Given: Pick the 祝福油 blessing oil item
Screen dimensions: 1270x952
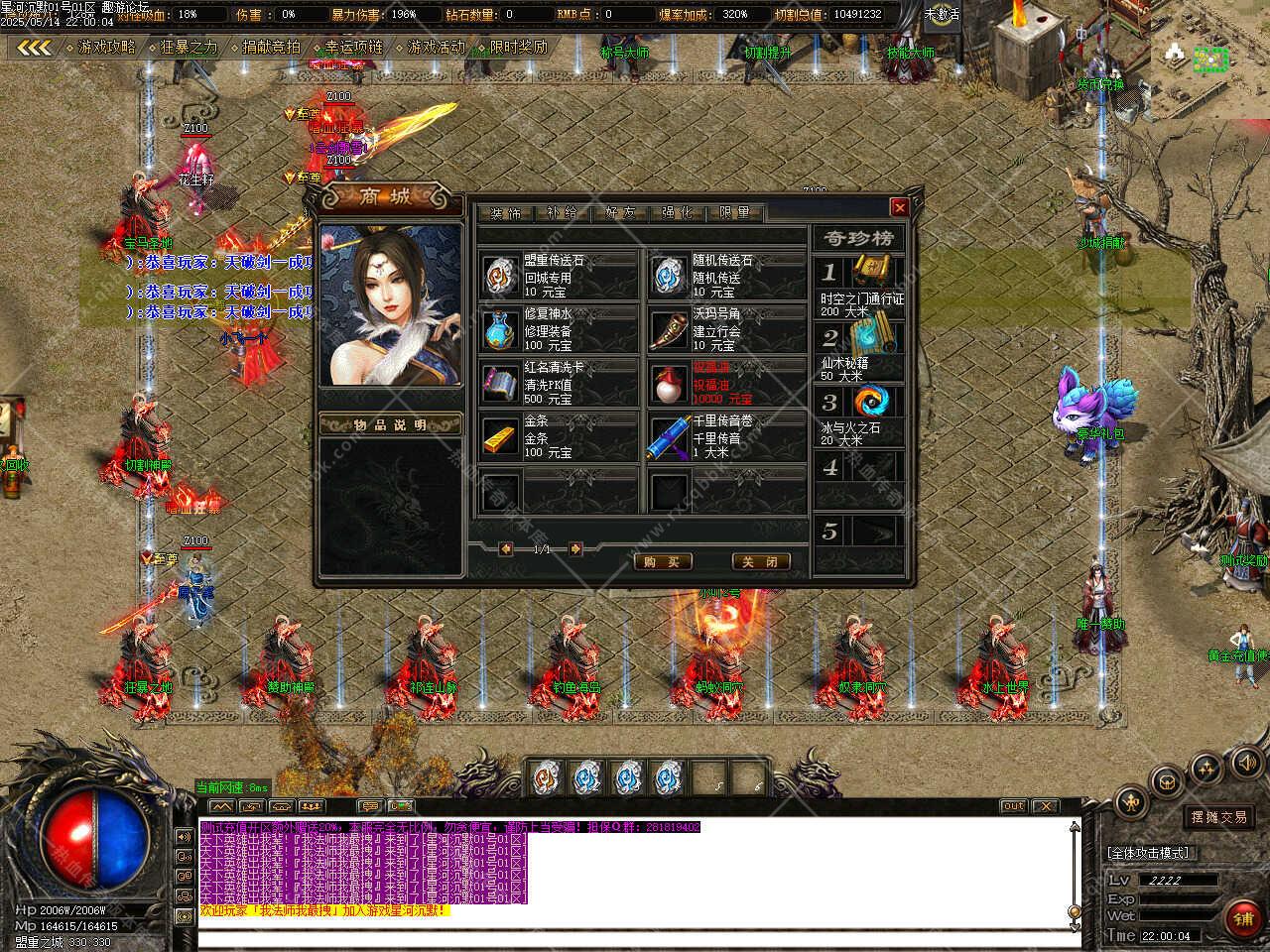Looking at the screenshot, I should pos(668,384).
